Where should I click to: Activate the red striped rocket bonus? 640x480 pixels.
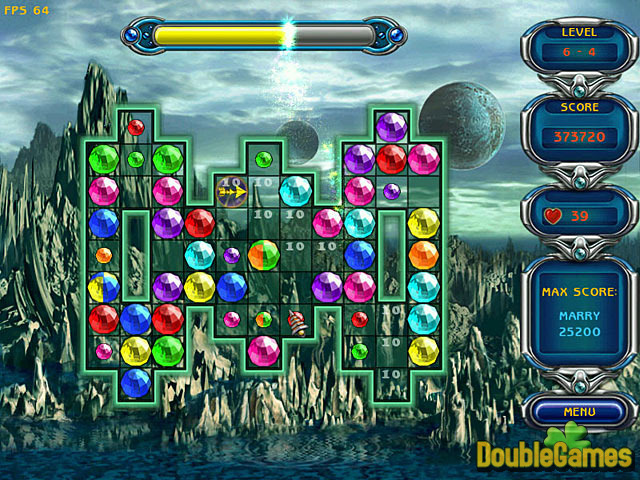296,321
